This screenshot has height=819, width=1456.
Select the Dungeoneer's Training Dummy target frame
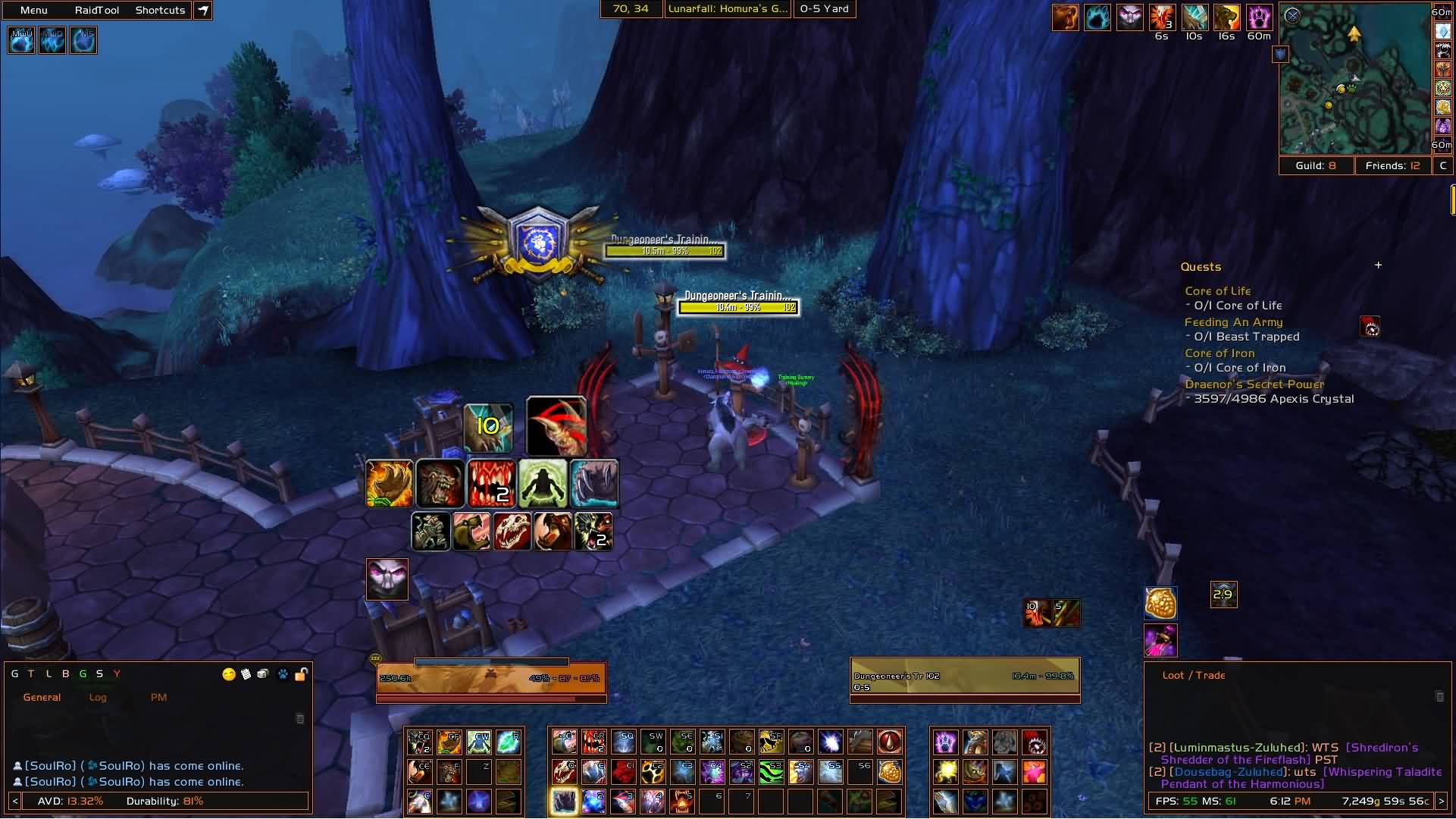coord(964,679)
